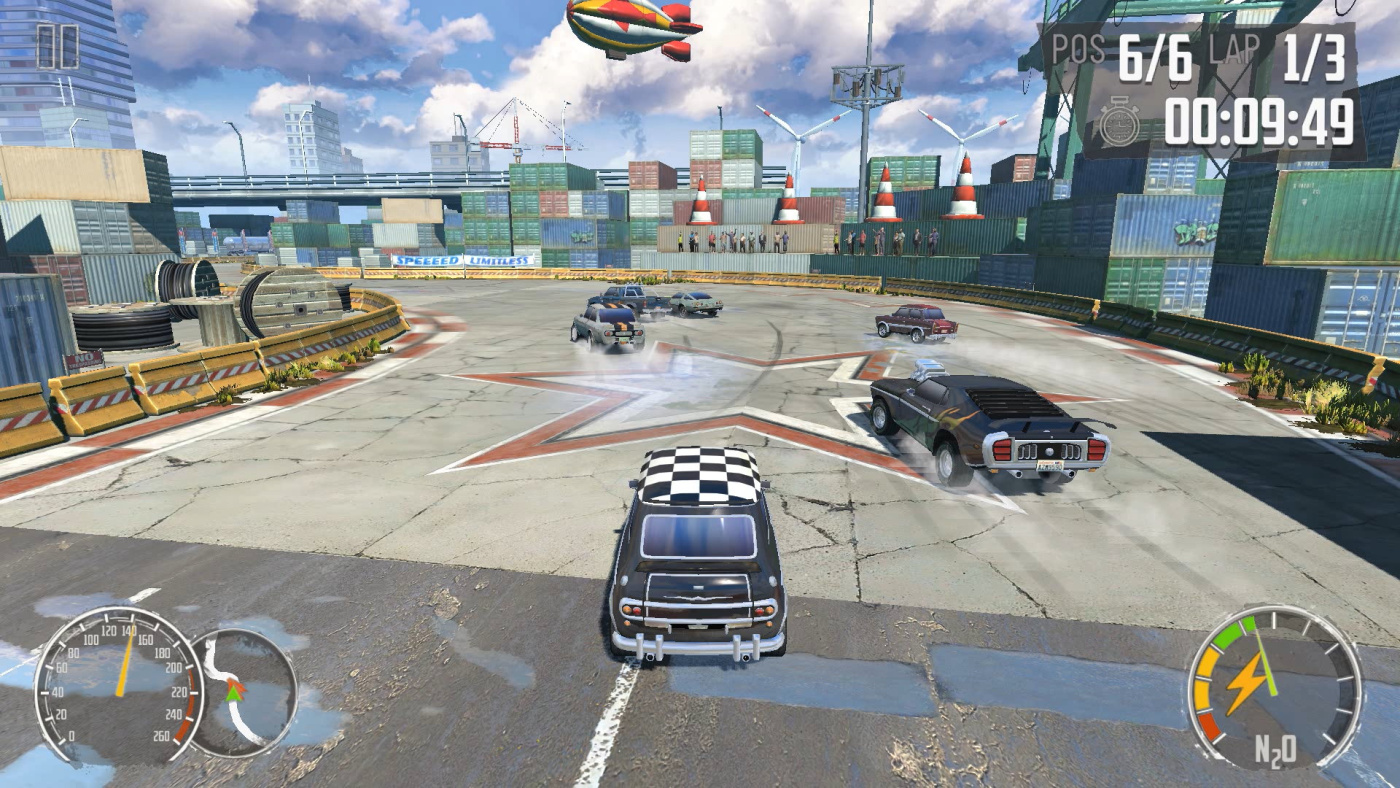This screenshot has height=788, width=1400.
Task: Click the circular track minimap
Action: 244,692
